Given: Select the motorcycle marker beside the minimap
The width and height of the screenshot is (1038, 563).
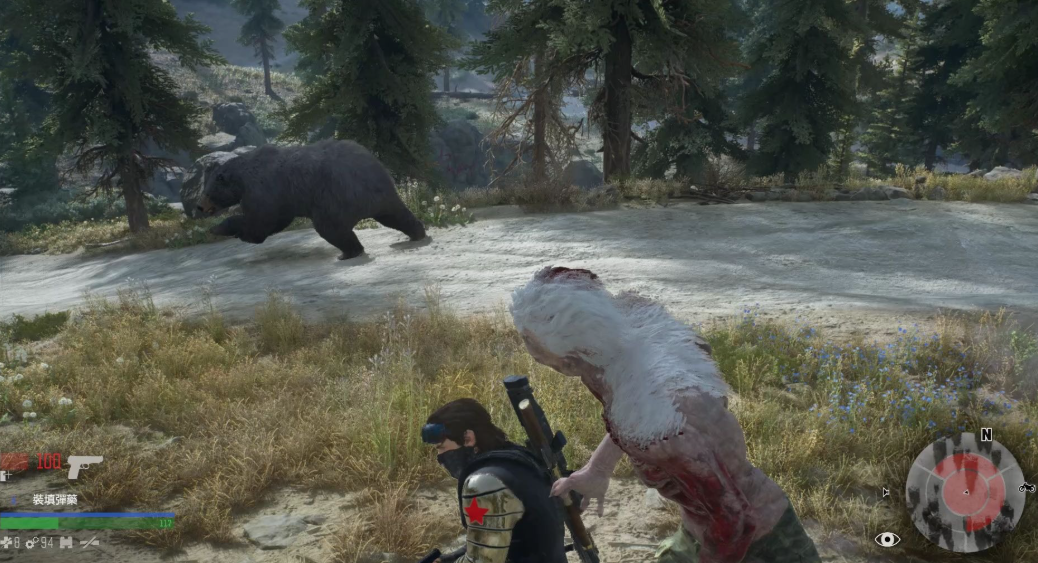Looking at the screenshot, I should coord(1026,488).
